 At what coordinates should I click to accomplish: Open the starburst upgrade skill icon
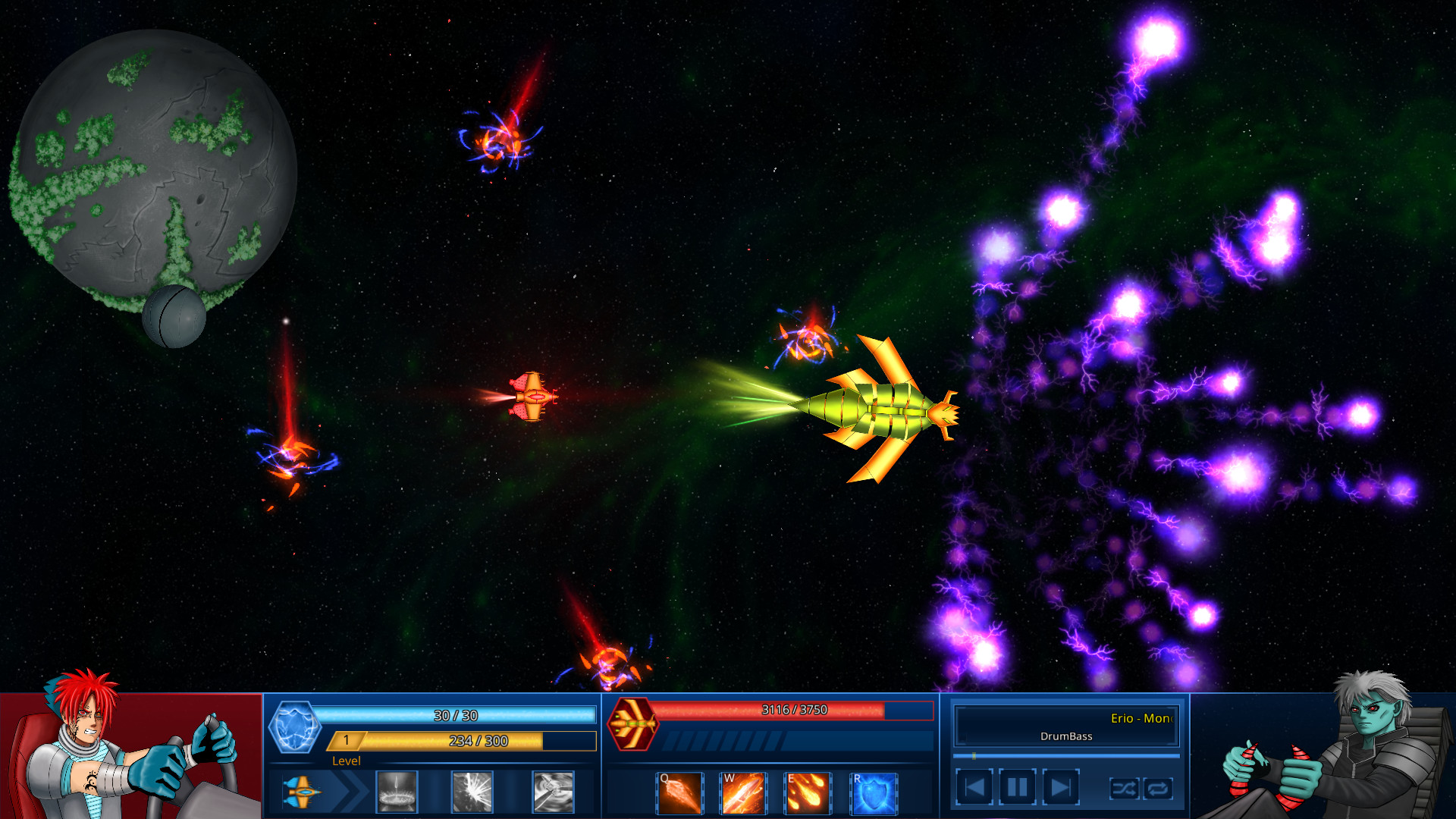pos(472,791)
